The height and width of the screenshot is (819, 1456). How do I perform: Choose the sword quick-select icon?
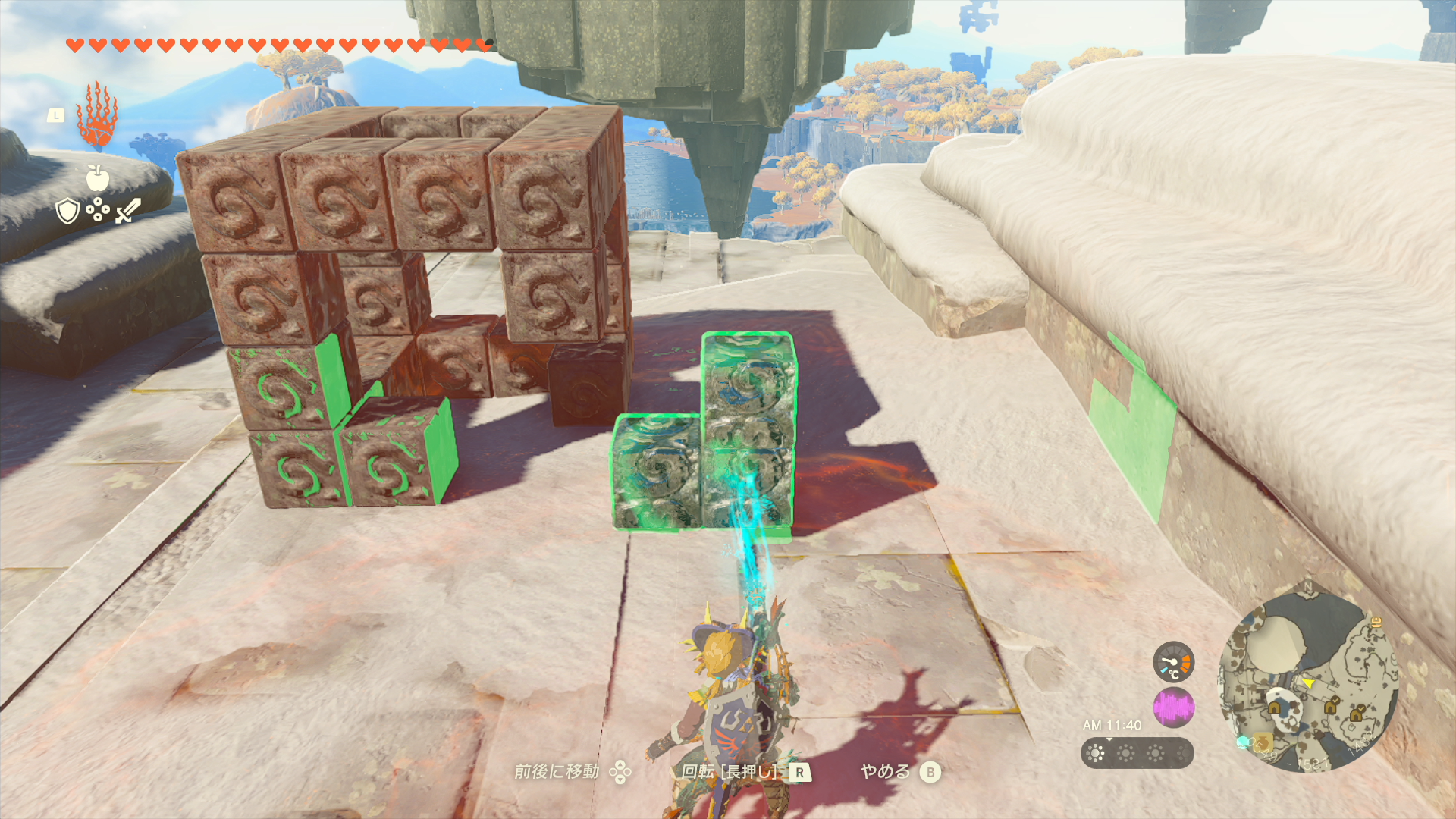[128, 211]
